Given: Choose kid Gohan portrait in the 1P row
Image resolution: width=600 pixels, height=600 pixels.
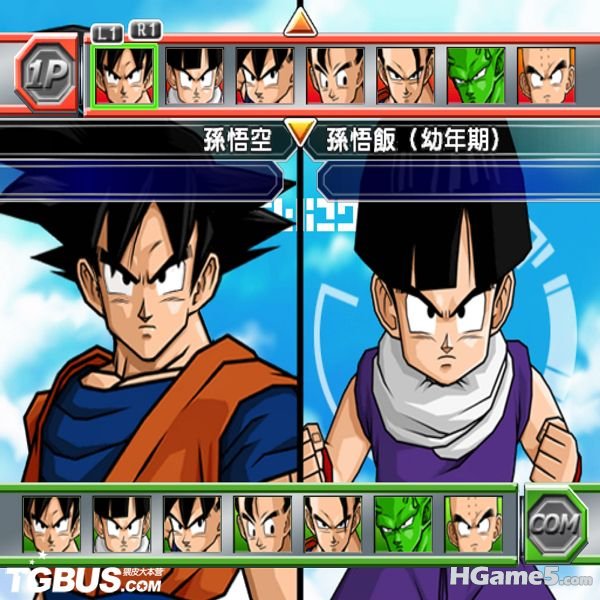Looking at the screenshot, I should pyautogui.click(x=194, y=75).
